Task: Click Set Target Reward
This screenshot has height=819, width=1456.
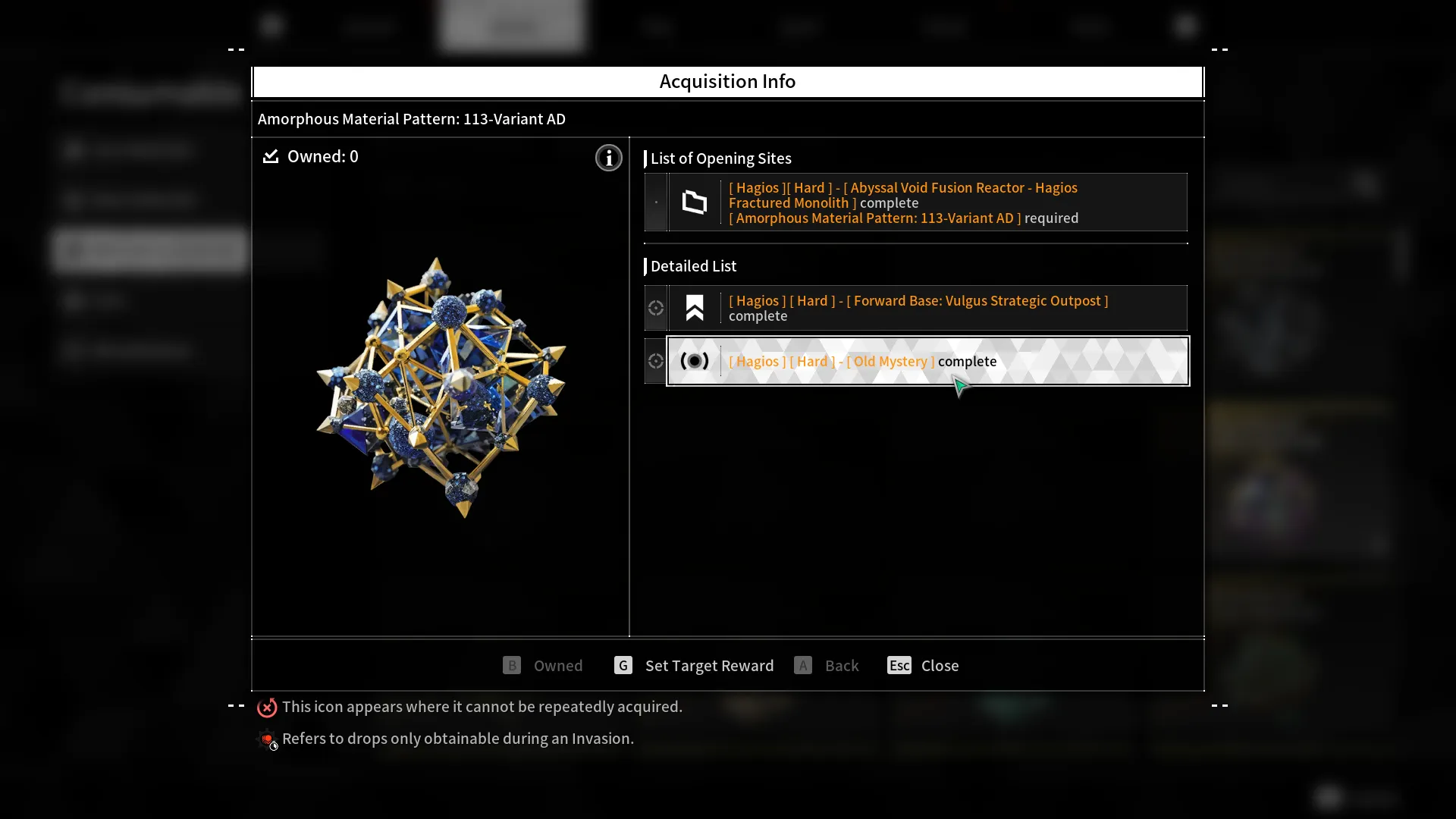Action: (694, 666)
